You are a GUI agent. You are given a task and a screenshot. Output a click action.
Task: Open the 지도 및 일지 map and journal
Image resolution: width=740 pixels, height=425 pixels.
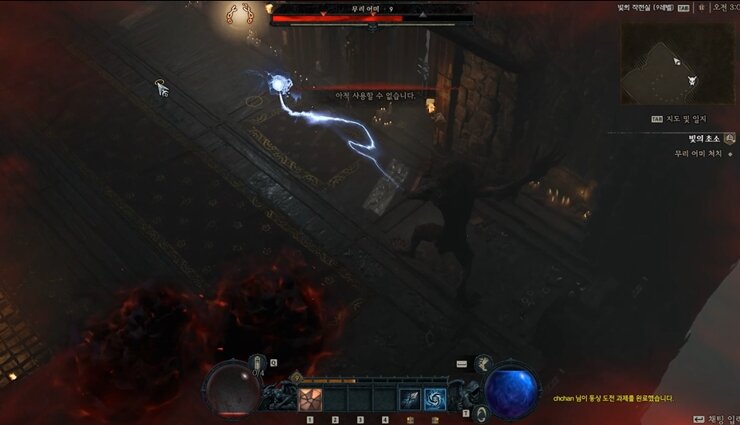[x=686, y=118]
